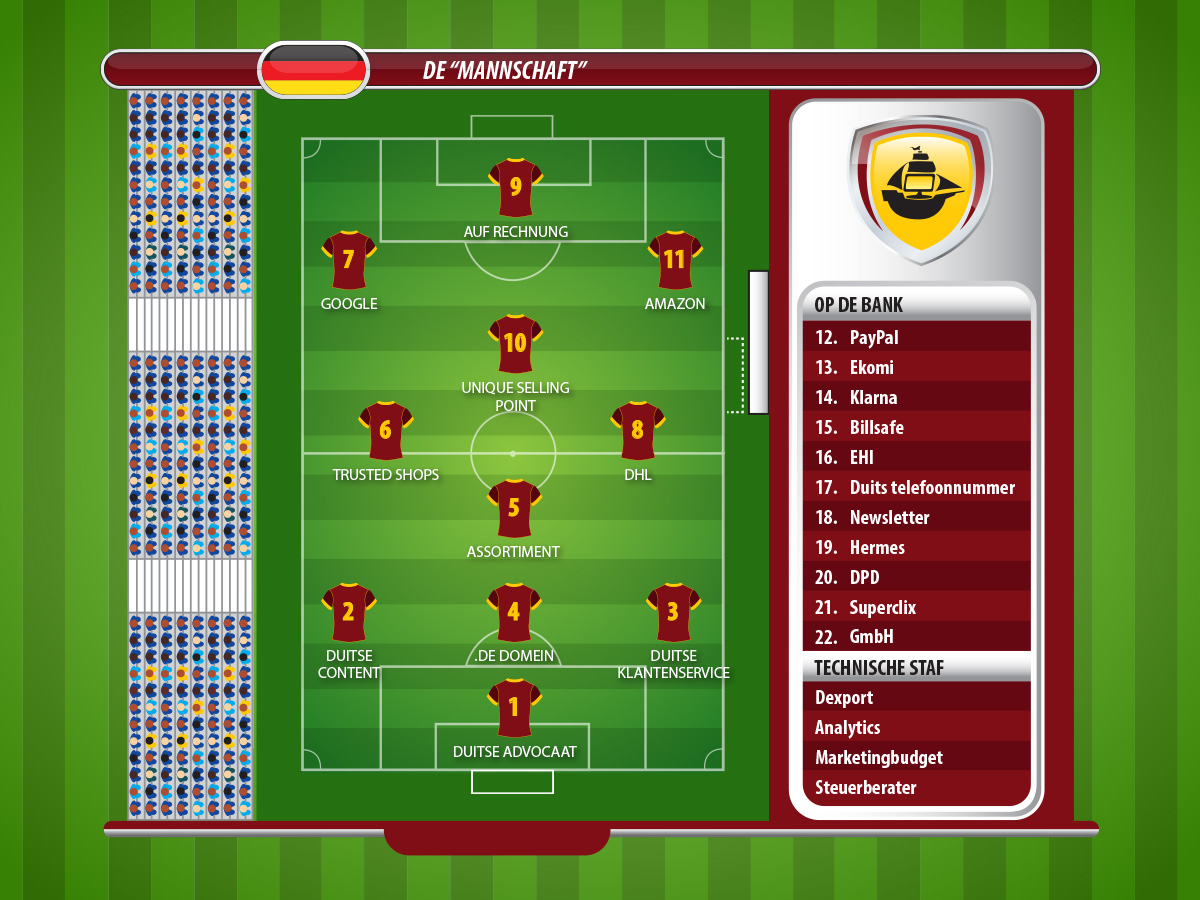
Task: Select Marketingbudget in the staff list
Action: 916,757
